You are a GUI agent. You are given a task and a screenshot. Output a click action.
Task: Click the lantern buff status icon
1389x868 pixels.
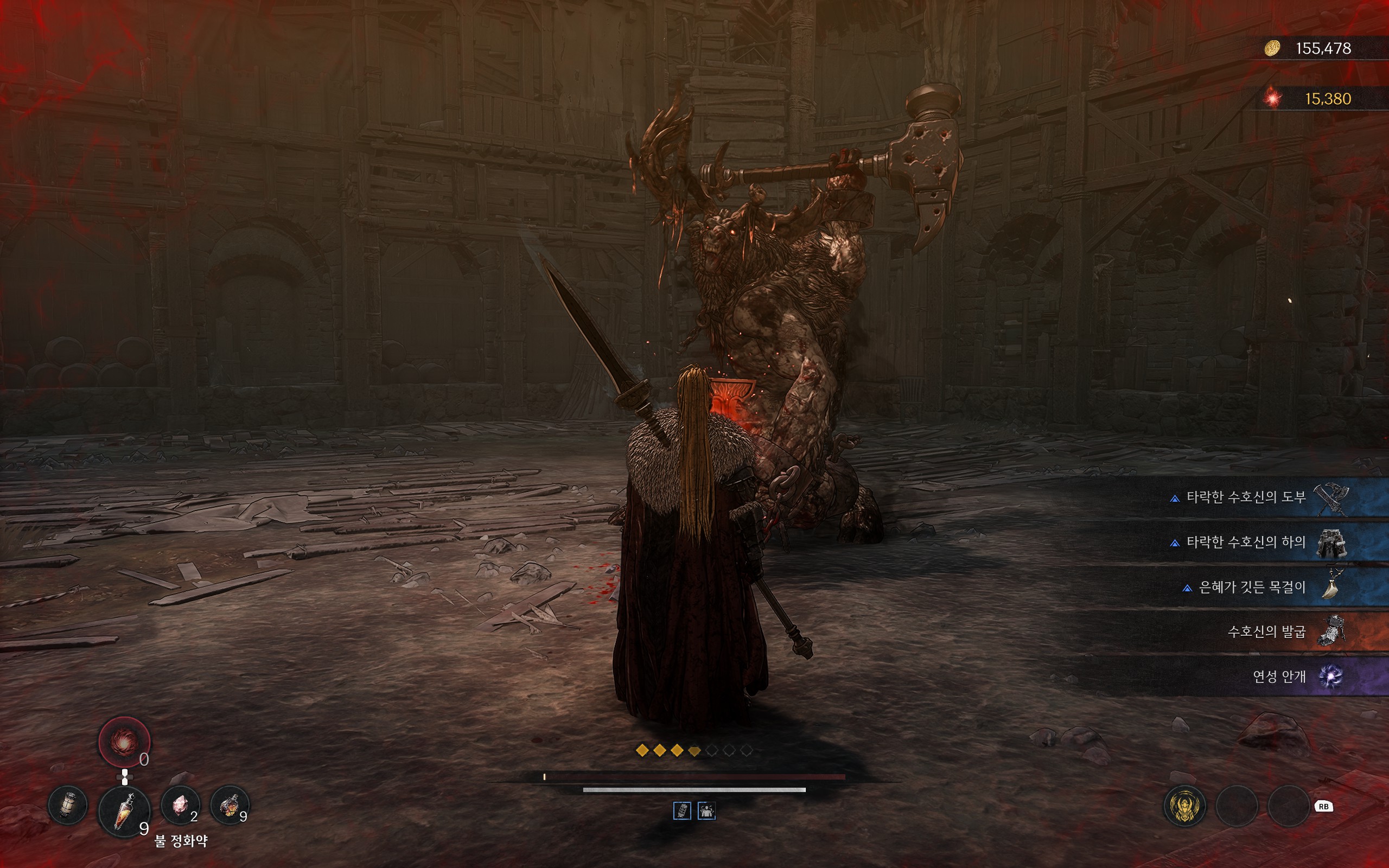coord(682,810)
